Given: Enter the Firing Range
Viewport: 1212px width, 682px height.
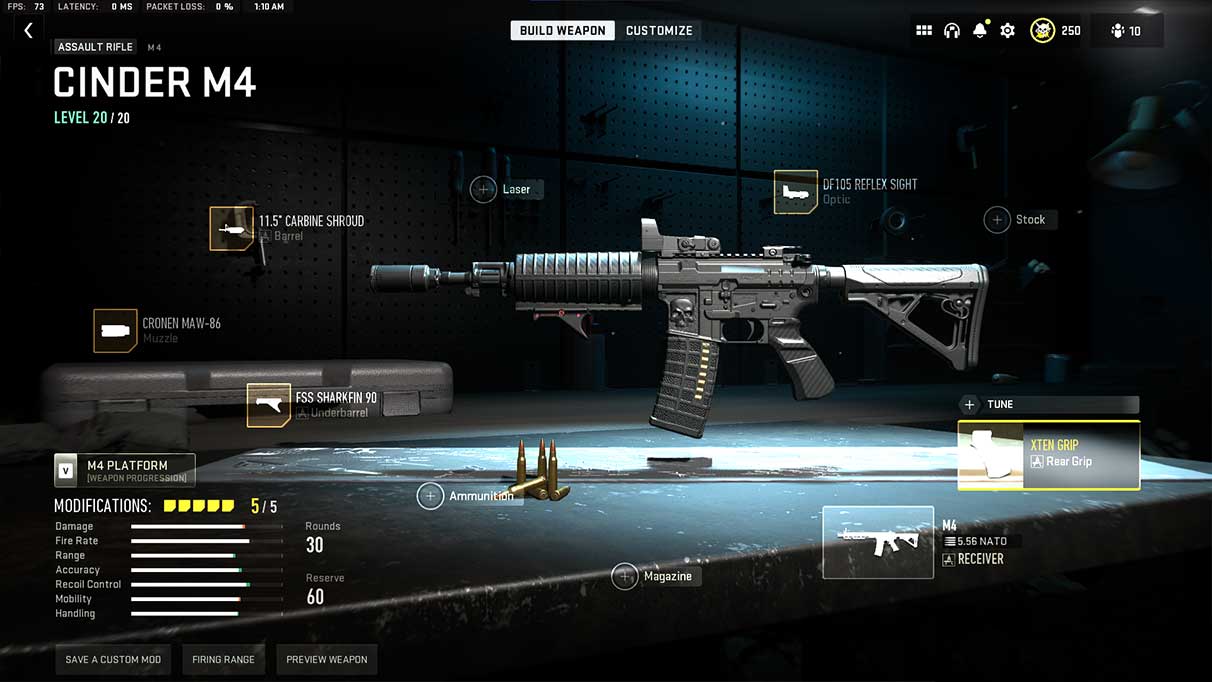Looking at the screenshot, I should click(x=223, y=660).
